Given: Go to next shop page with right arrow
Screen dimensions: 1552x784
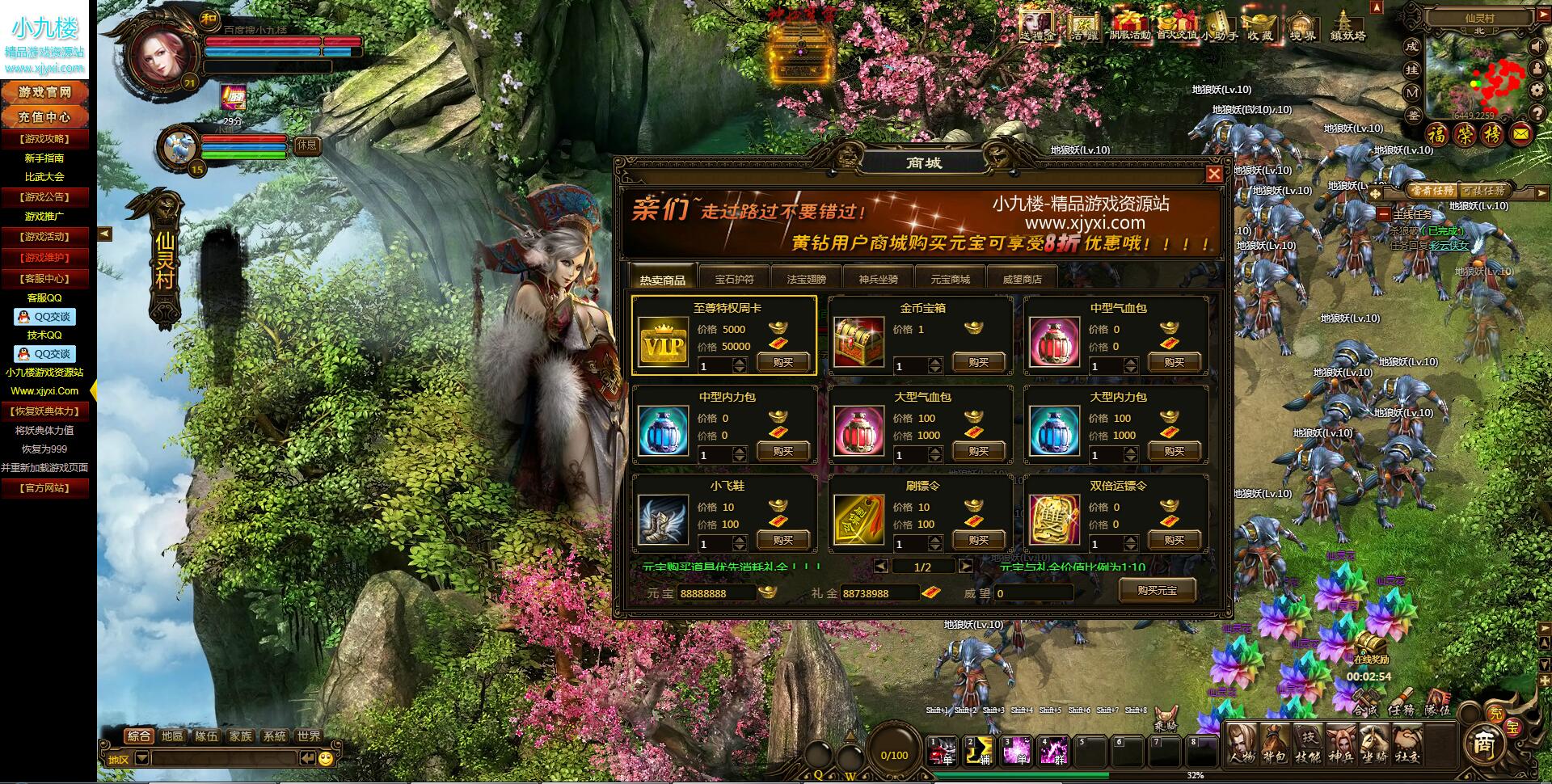Looking at the screenshot, I should [x=967, y=568].
